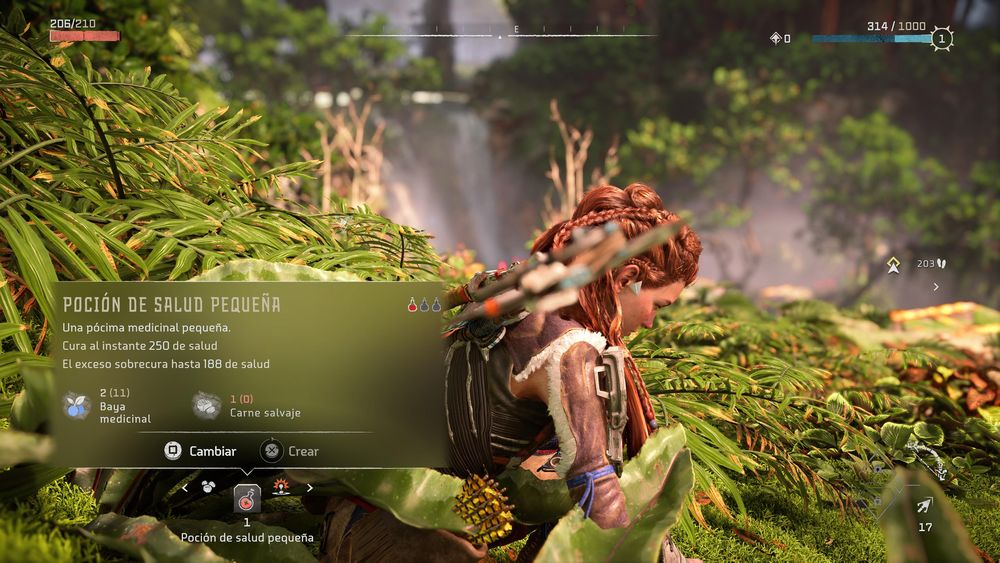Click the level 1 sun badge
The width and height of the screenshot is (1000, 563).
click(940, 39)
